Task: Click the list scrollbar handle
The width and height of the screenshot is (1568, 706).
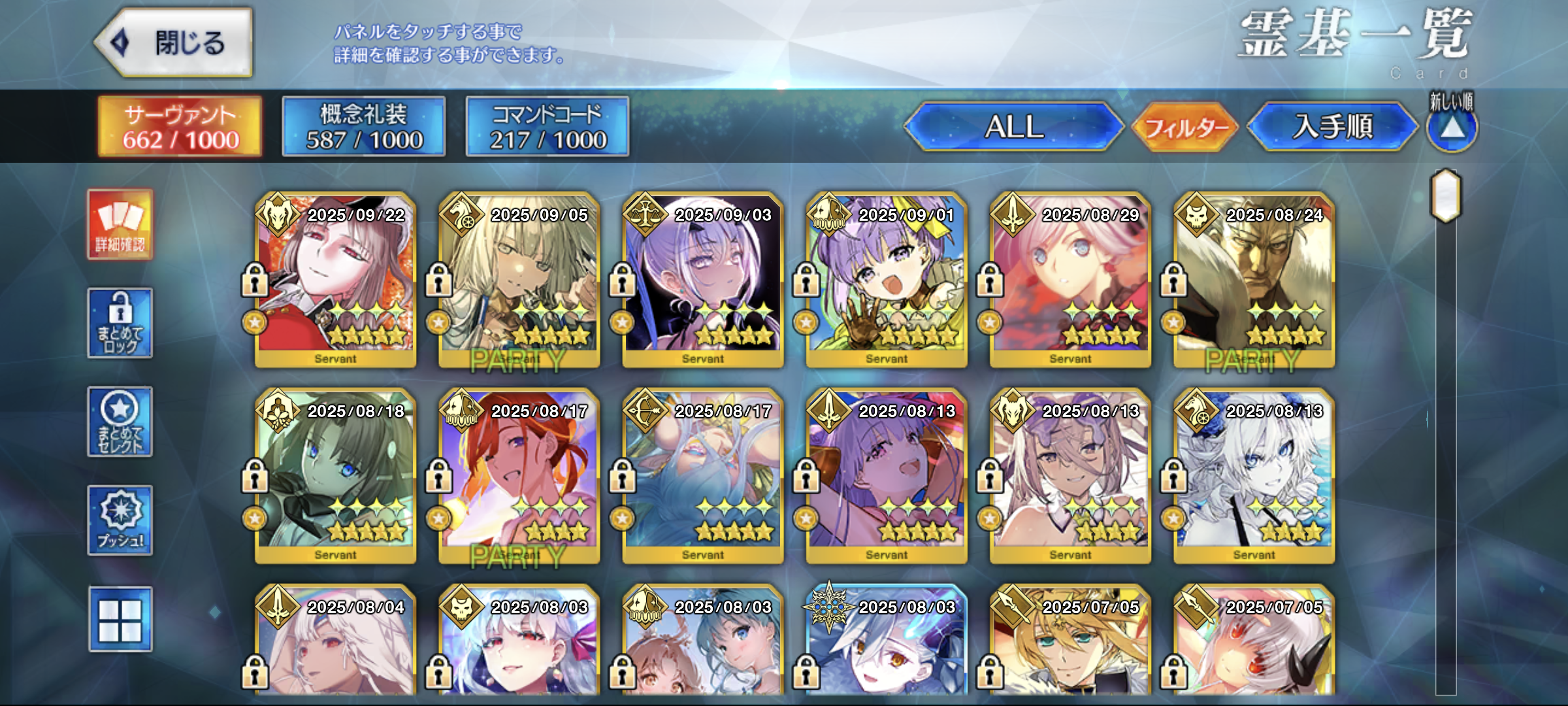Action: 1446,195
